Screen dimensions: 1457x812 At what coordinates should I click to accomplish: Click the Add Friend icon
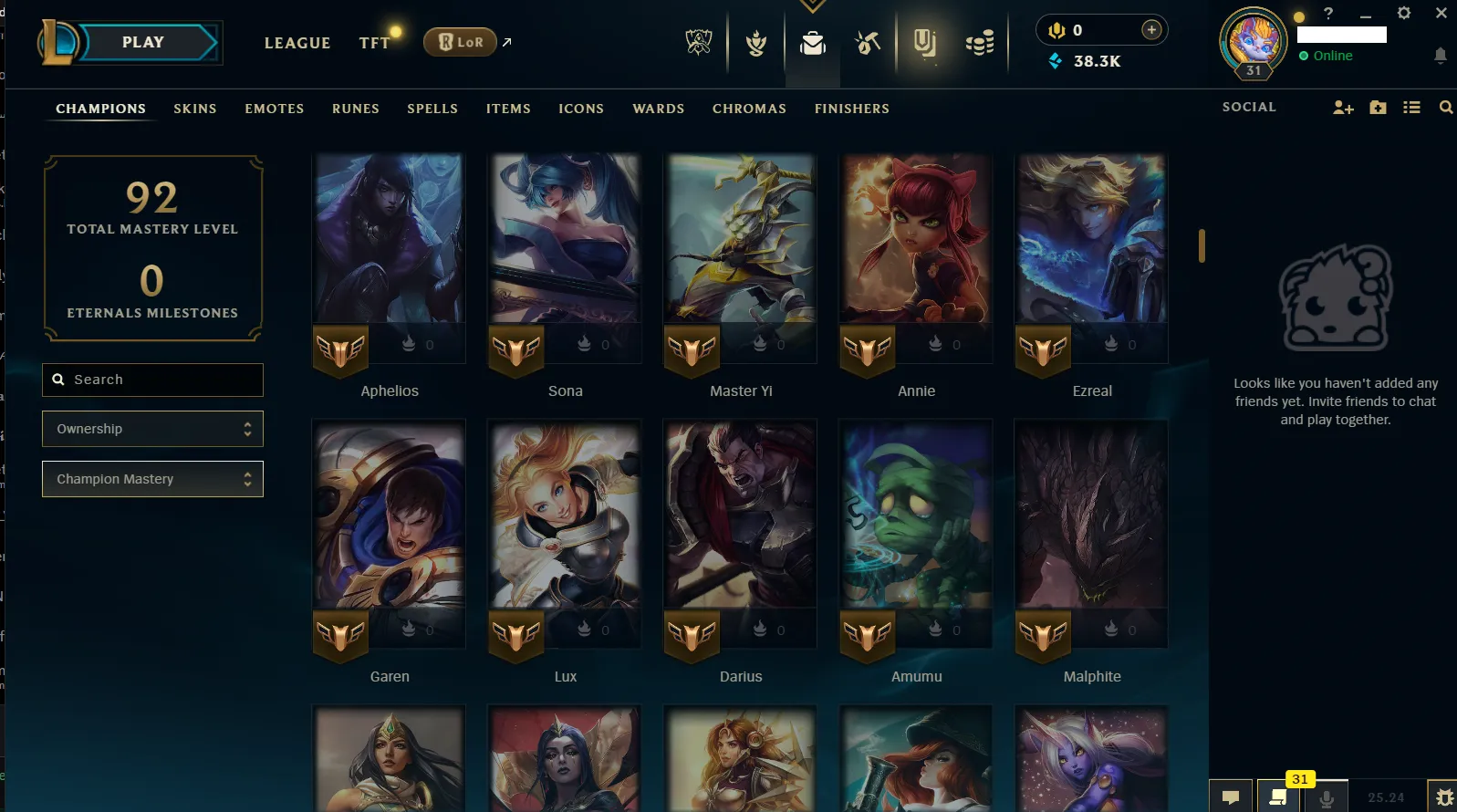point(1342,107)
